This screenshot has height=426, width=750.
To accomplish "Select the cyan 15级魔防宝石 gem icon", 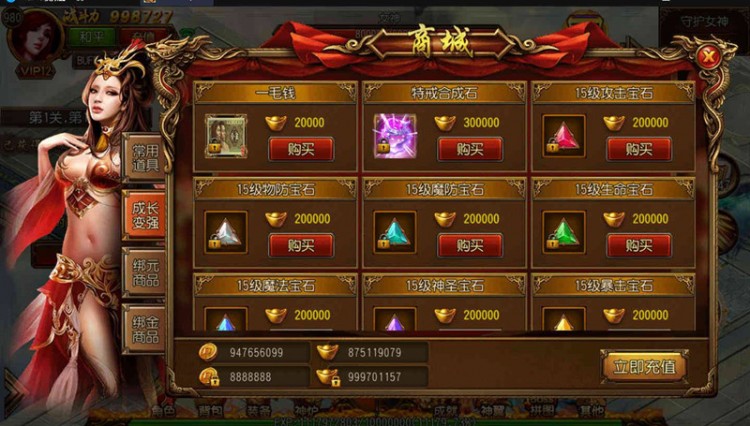I will 394,231.
